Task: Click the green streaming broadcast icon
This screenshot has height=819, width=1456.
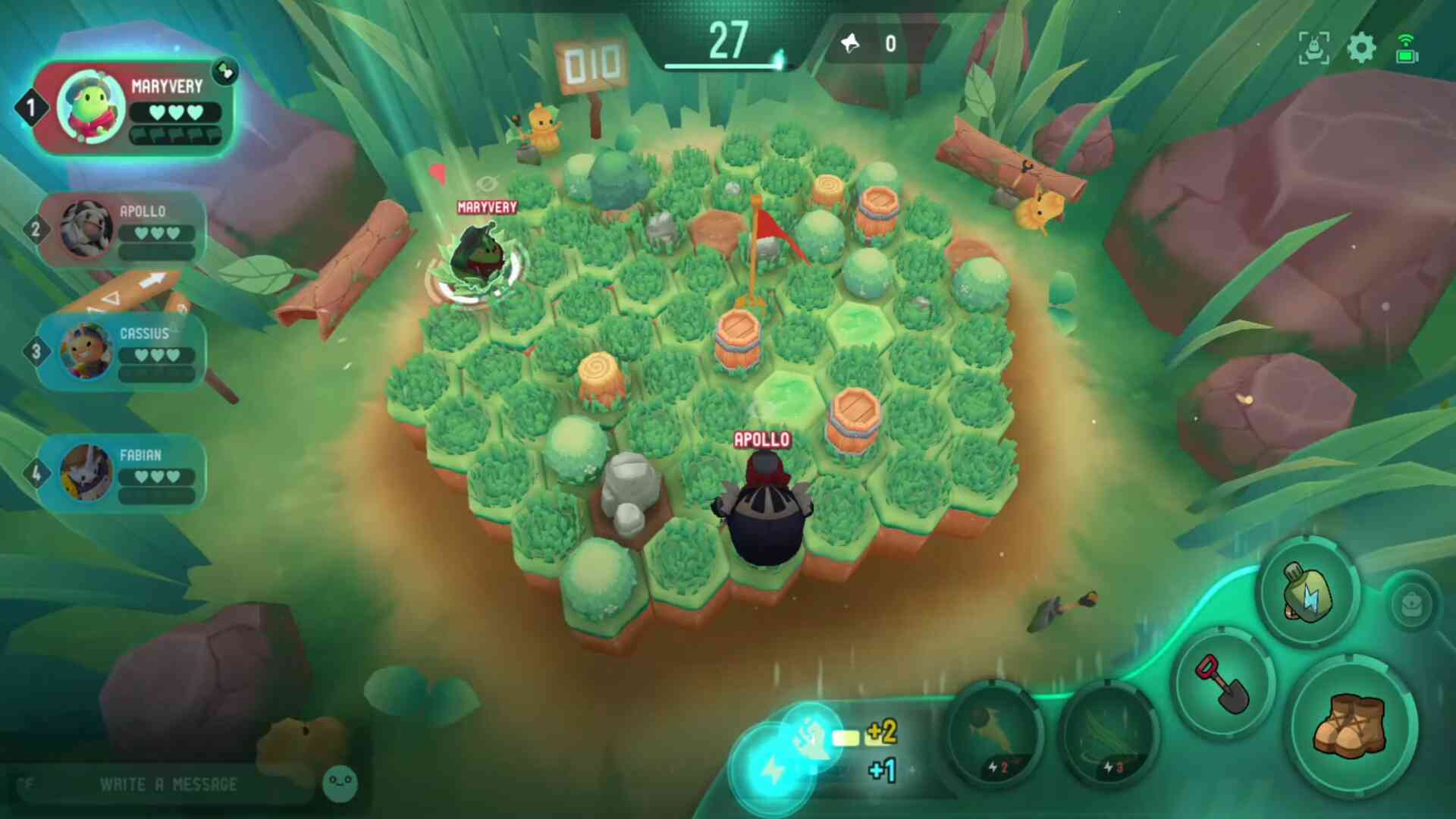Action: (x=1407, y=49)
